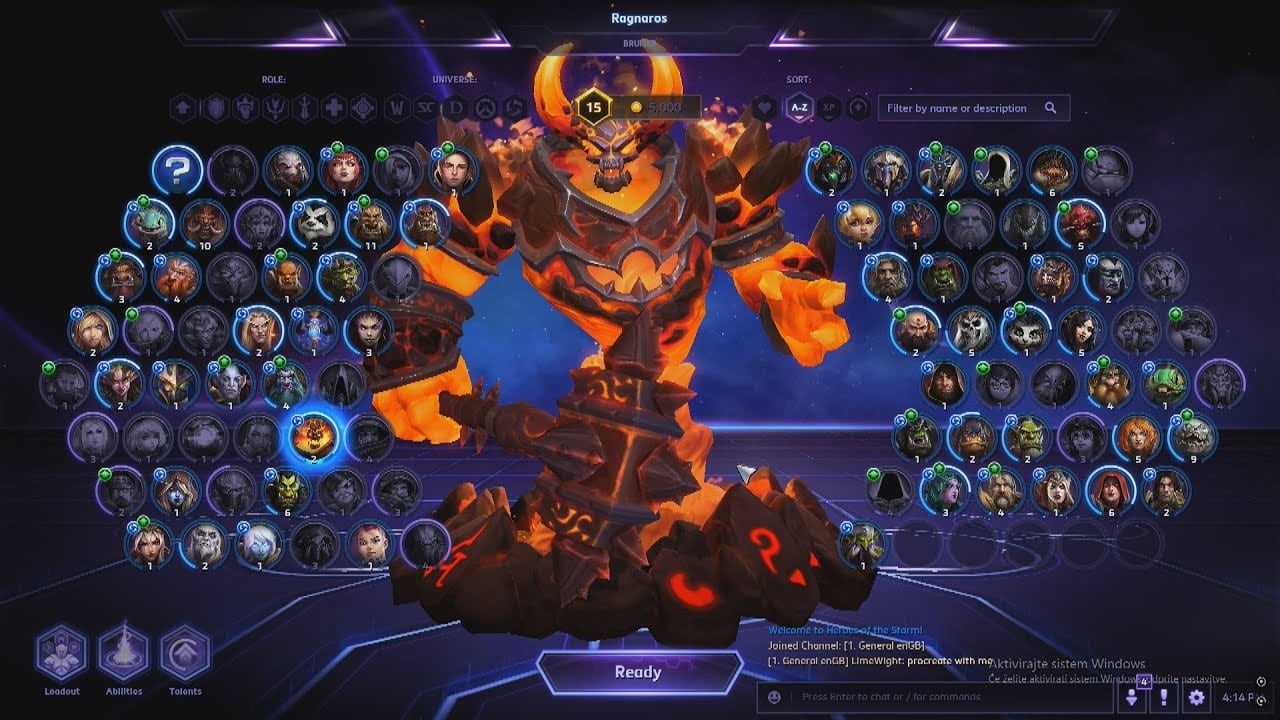Filter heroes by the shield Tank role
The height and width of the screenshot is (720, 1280).
(214, 108)
